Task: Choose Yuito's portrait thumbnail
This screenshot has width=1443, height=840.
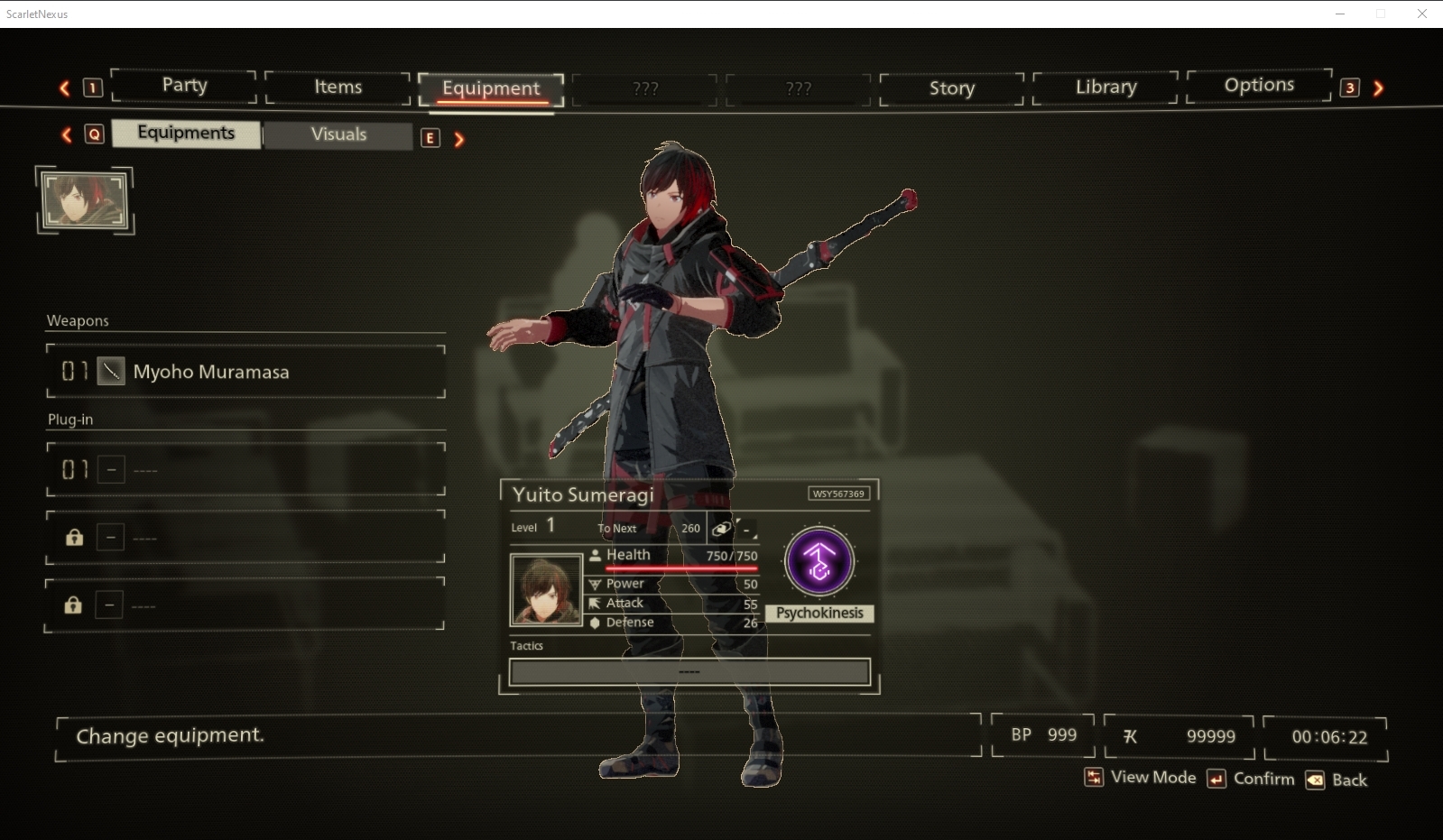Action: [85, 199]
